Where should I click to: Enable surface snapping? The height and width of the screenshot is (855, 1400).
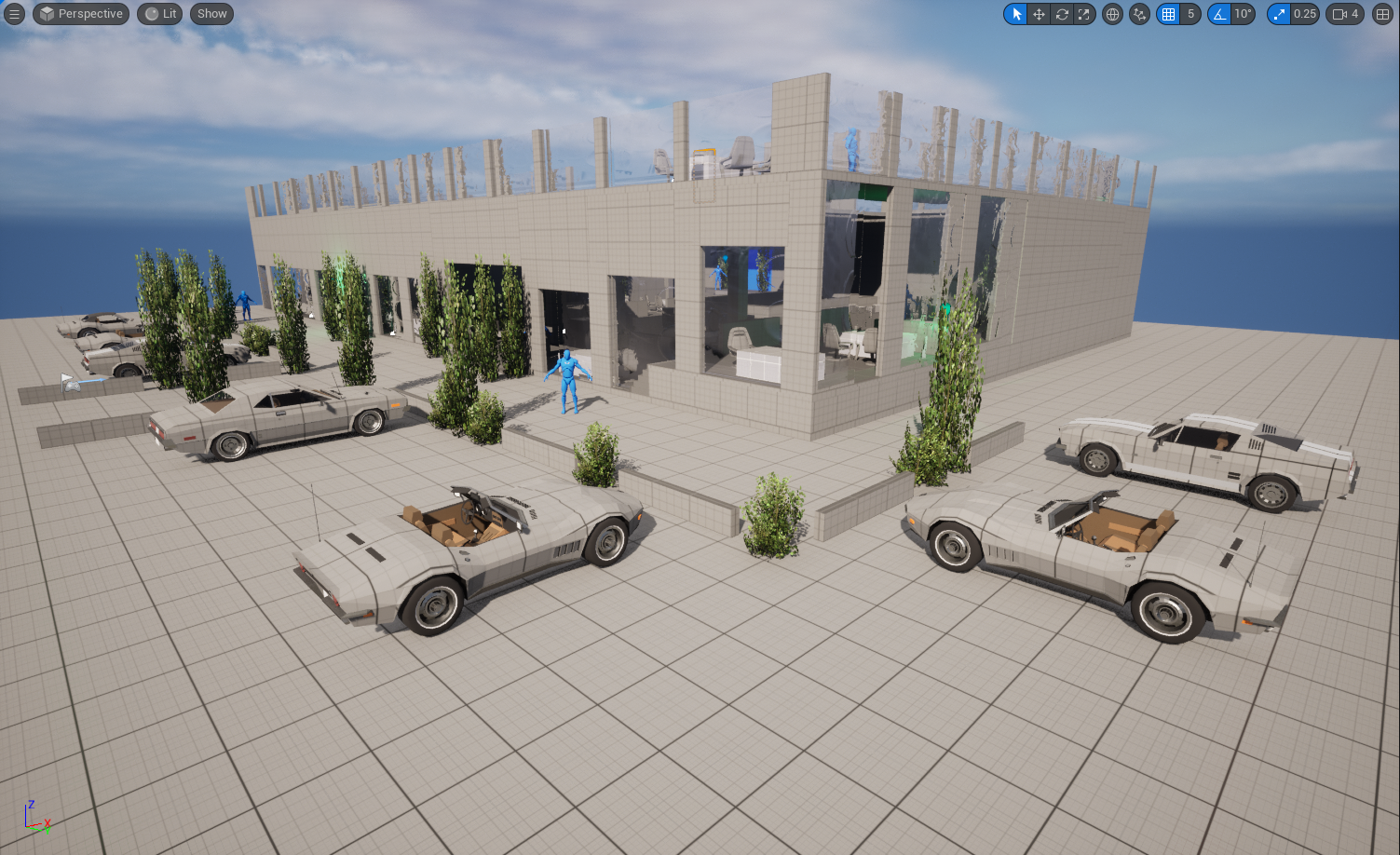pos(1139,14)
